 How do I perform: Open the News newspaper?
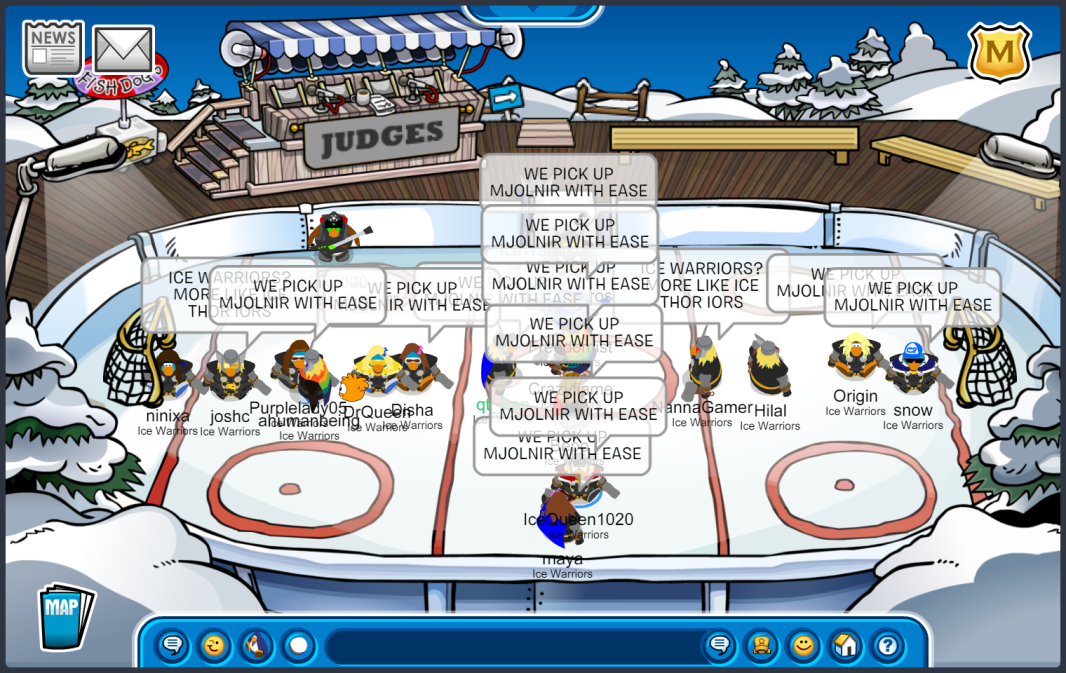coord(53,48)
